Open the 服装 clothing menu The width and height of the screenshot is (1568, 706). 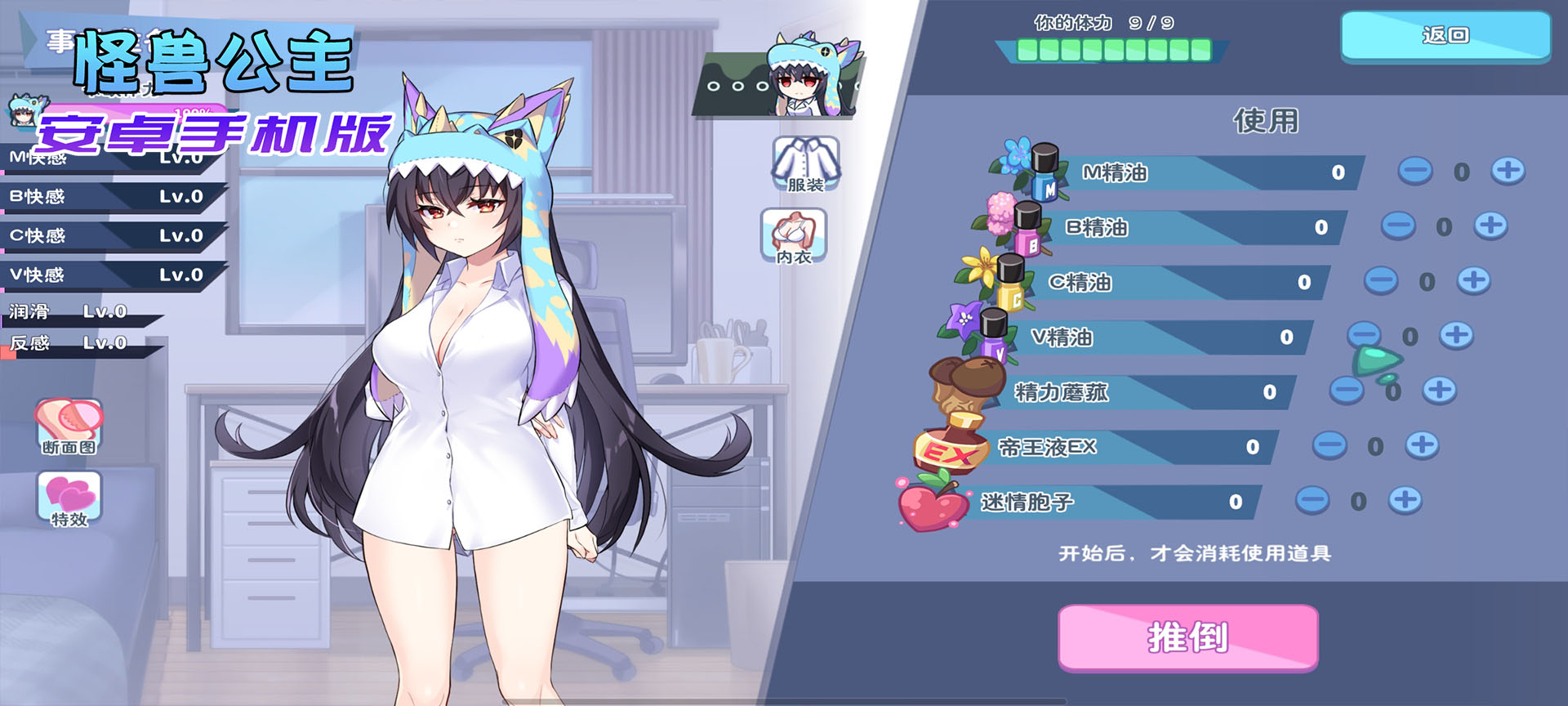(x=805, y=164)
